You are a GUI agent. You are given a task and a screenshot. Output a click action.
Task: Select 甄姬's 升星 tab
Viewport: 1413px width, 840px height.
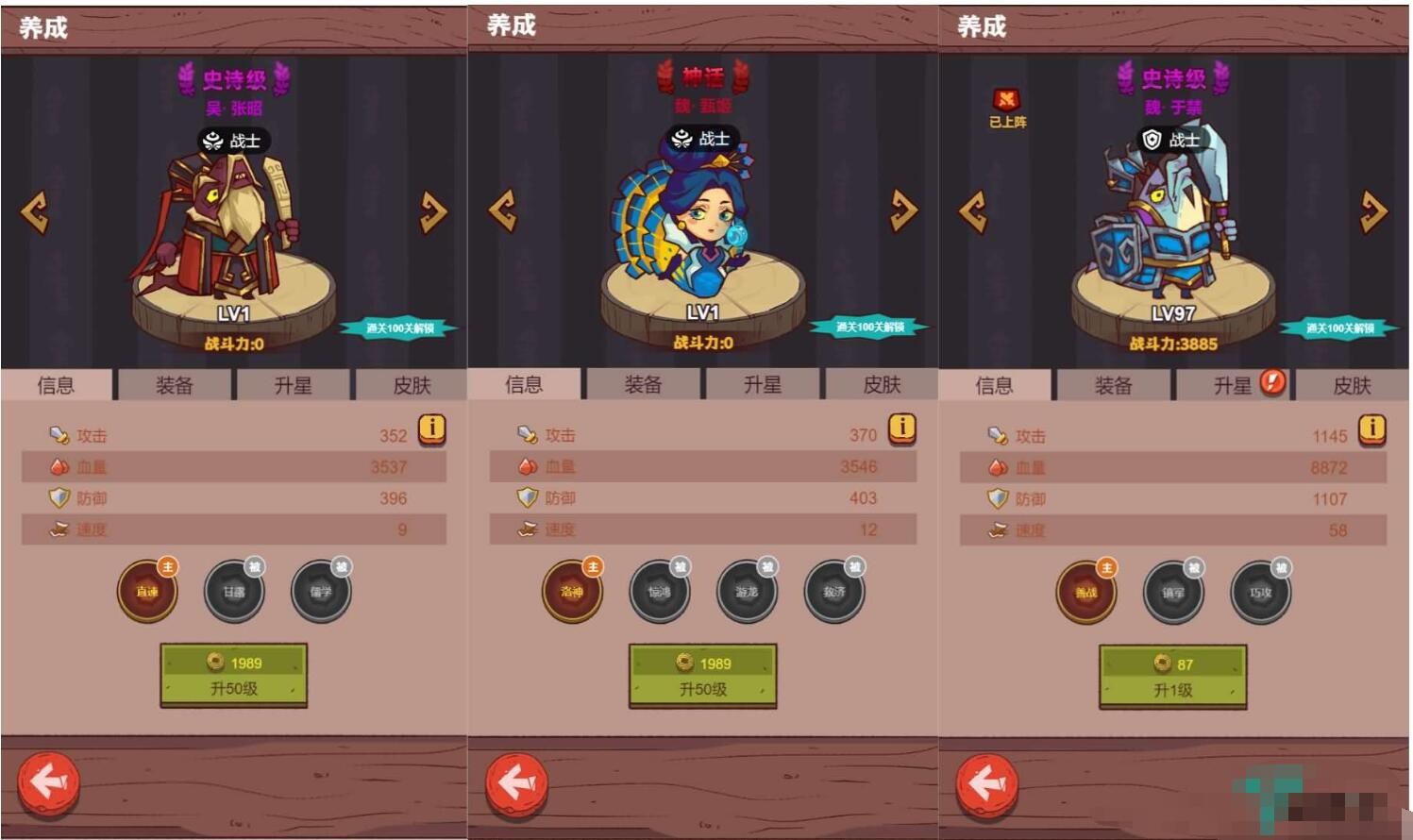pos(763,384)
